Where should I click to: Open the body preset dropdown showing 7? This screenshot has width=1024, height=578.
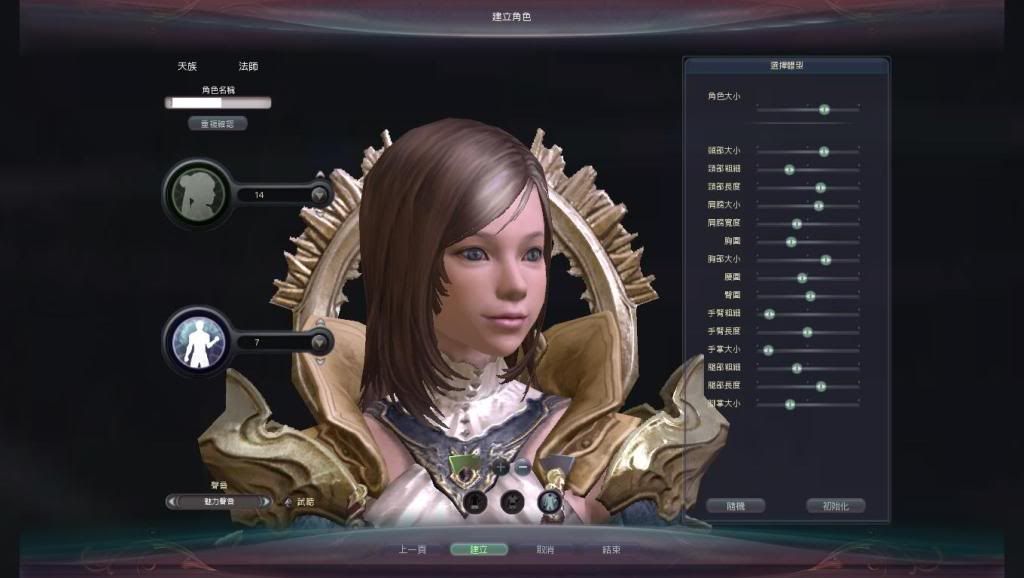pos(319,342)
